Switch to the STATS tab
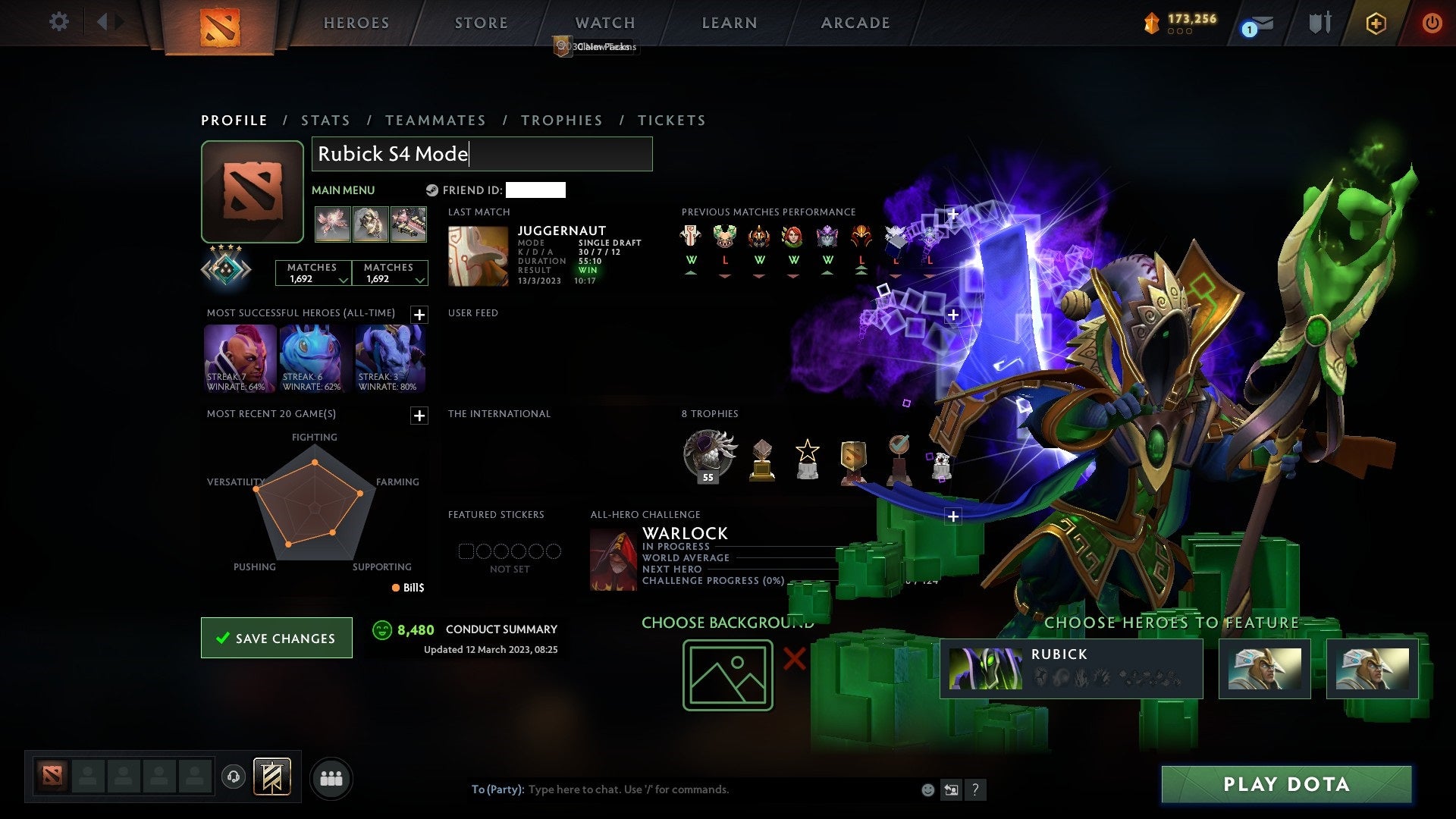1456x819 pixels. 325,120
